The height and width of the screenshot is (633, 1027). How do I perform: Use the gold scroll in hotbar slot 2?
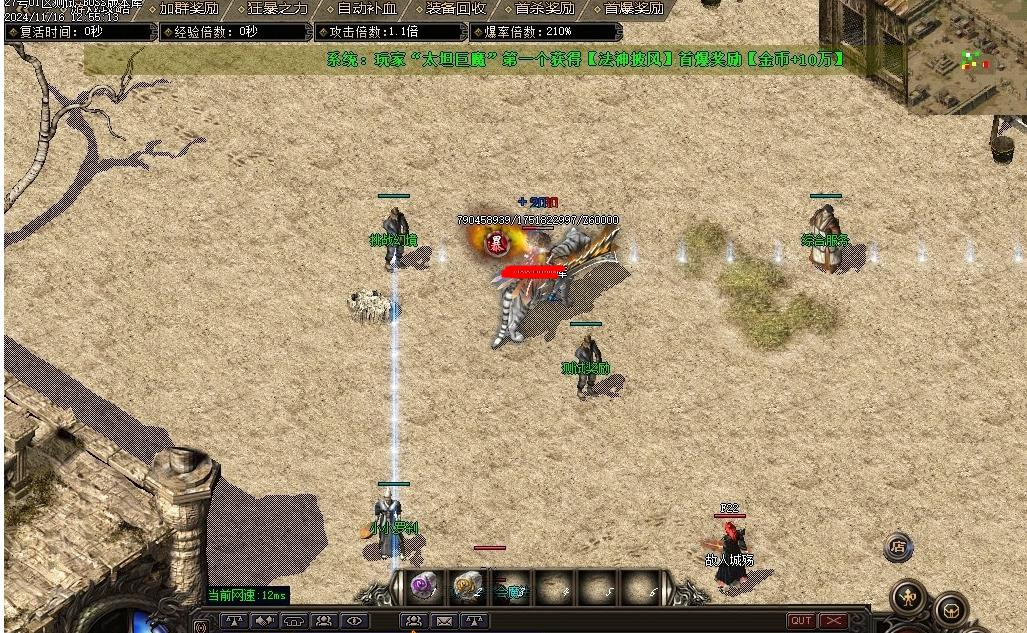[468, 586]
